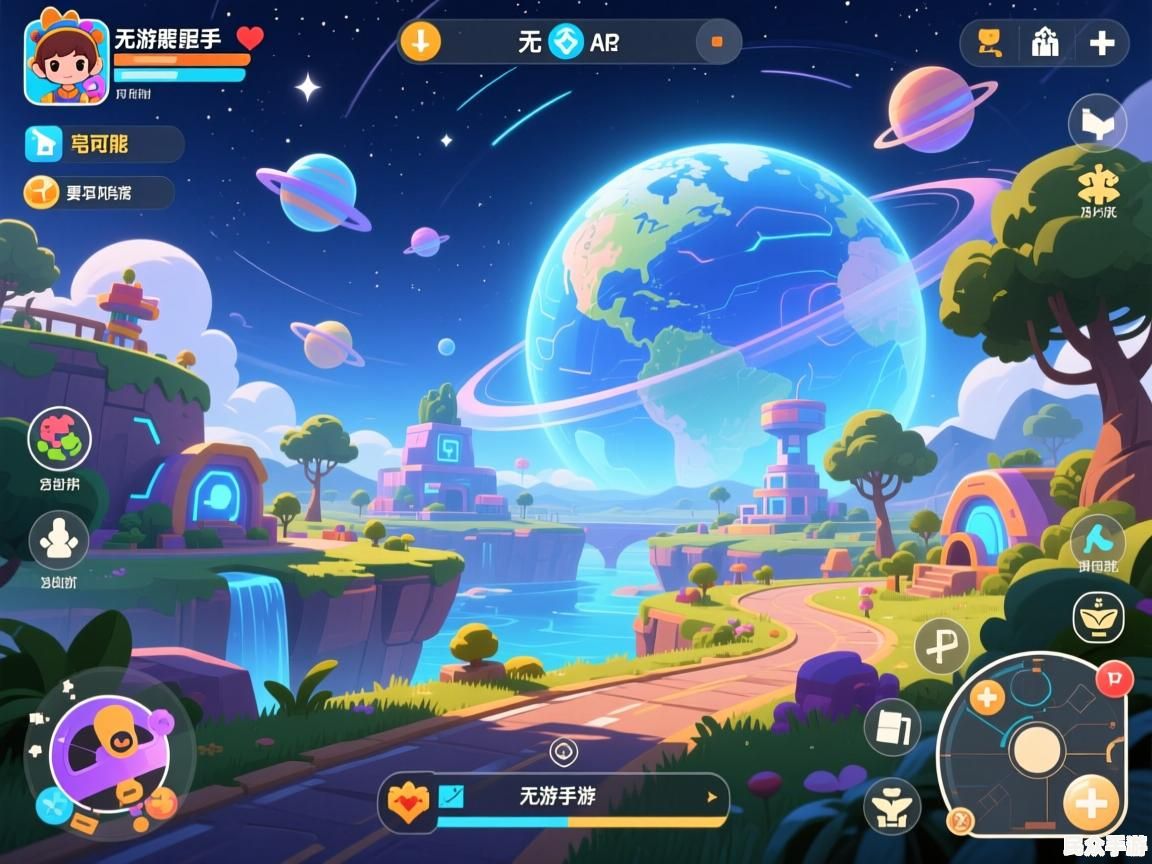The height and width of the screenshot is (864, 1152).
Task: Open the white building icon menu
Action: point(1045,42)
